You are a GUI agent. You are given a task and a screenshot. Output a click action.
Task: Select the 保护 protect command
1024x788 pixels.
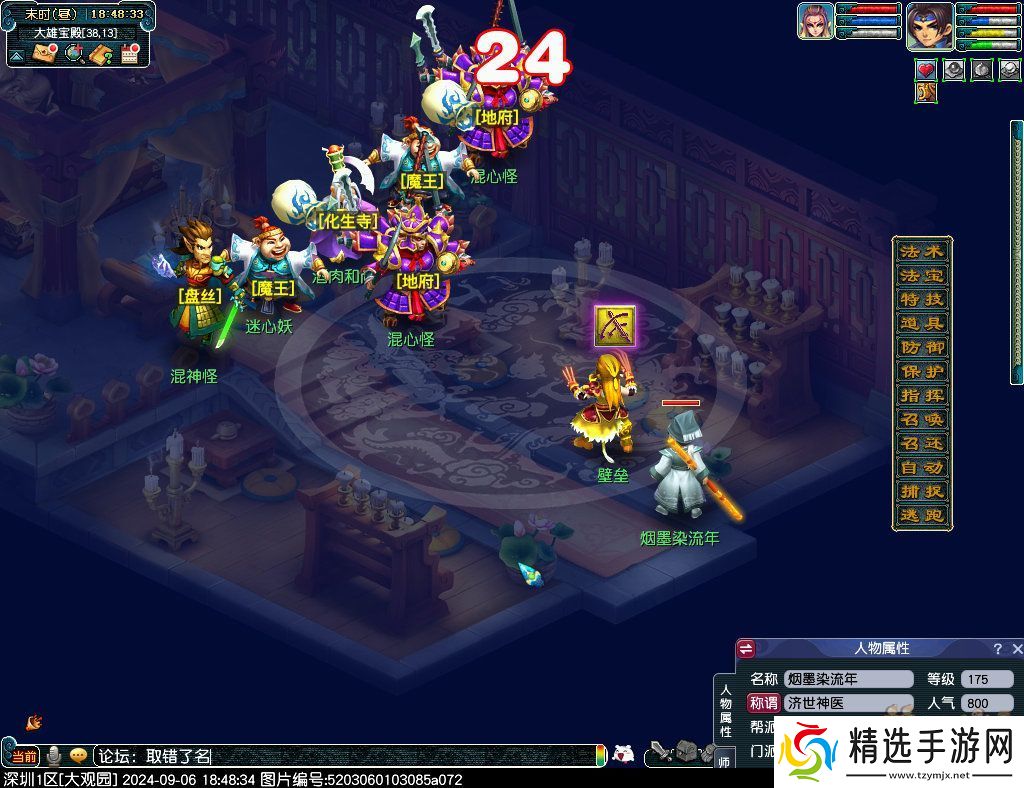coord(921,371)
